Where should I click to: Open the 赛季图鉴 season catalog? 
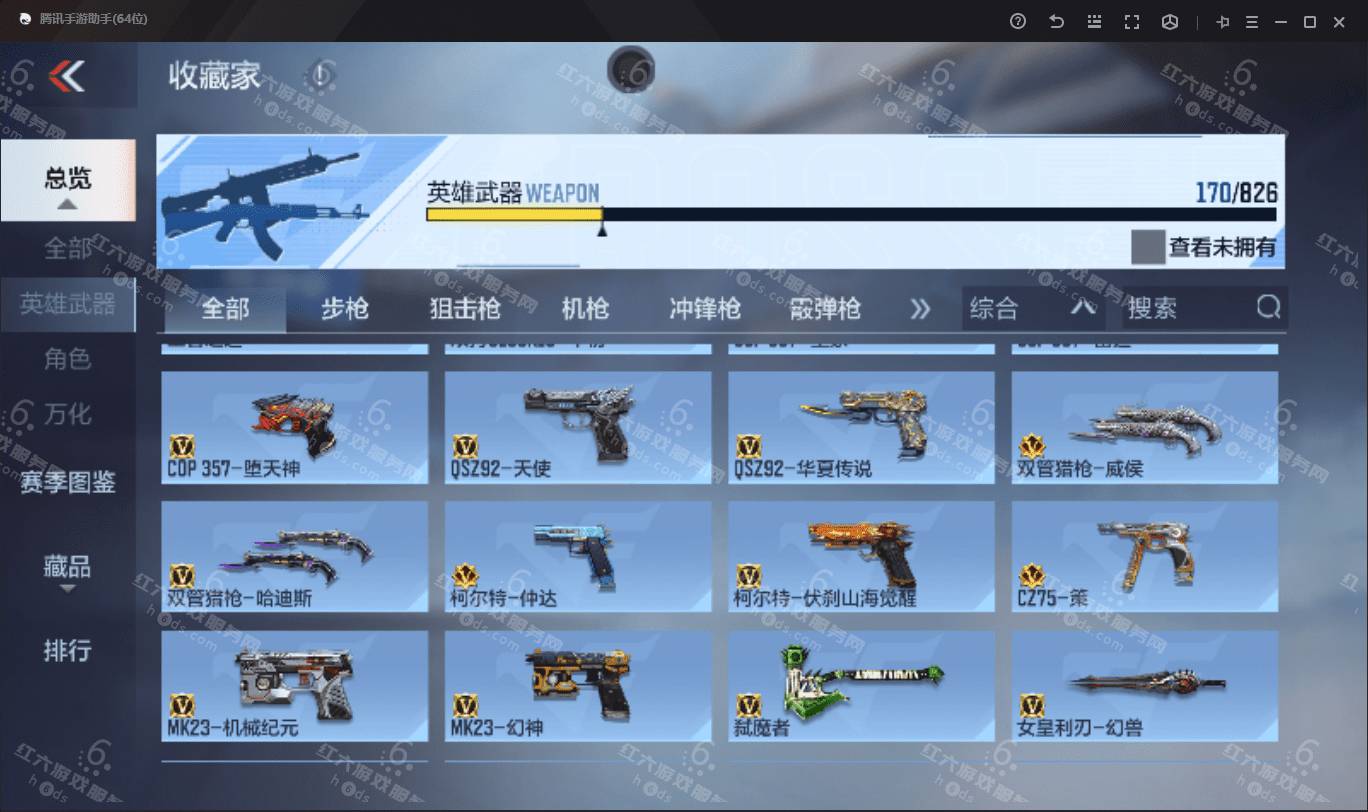[x=67, y=482]
